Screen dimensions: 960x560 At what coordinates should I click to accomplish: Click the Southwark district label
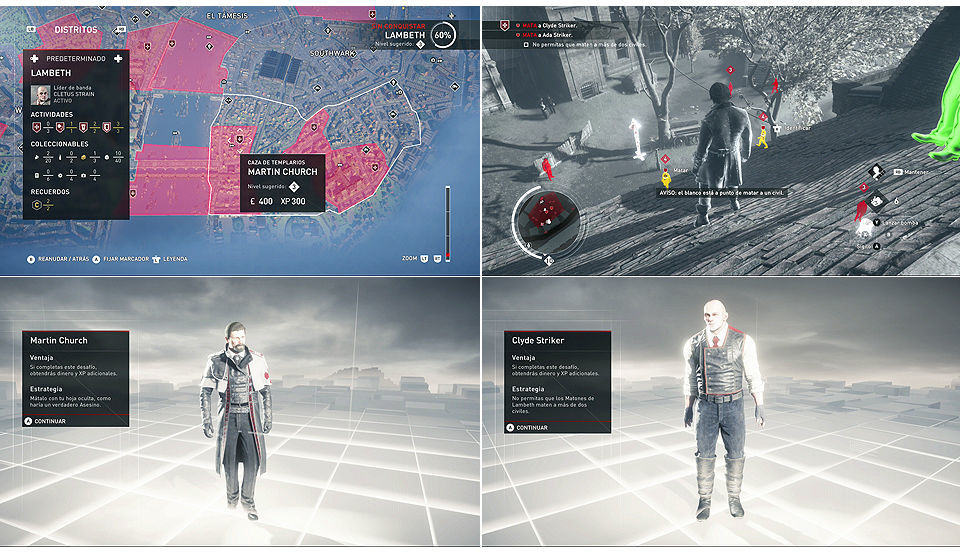click(x=332, y=52)
